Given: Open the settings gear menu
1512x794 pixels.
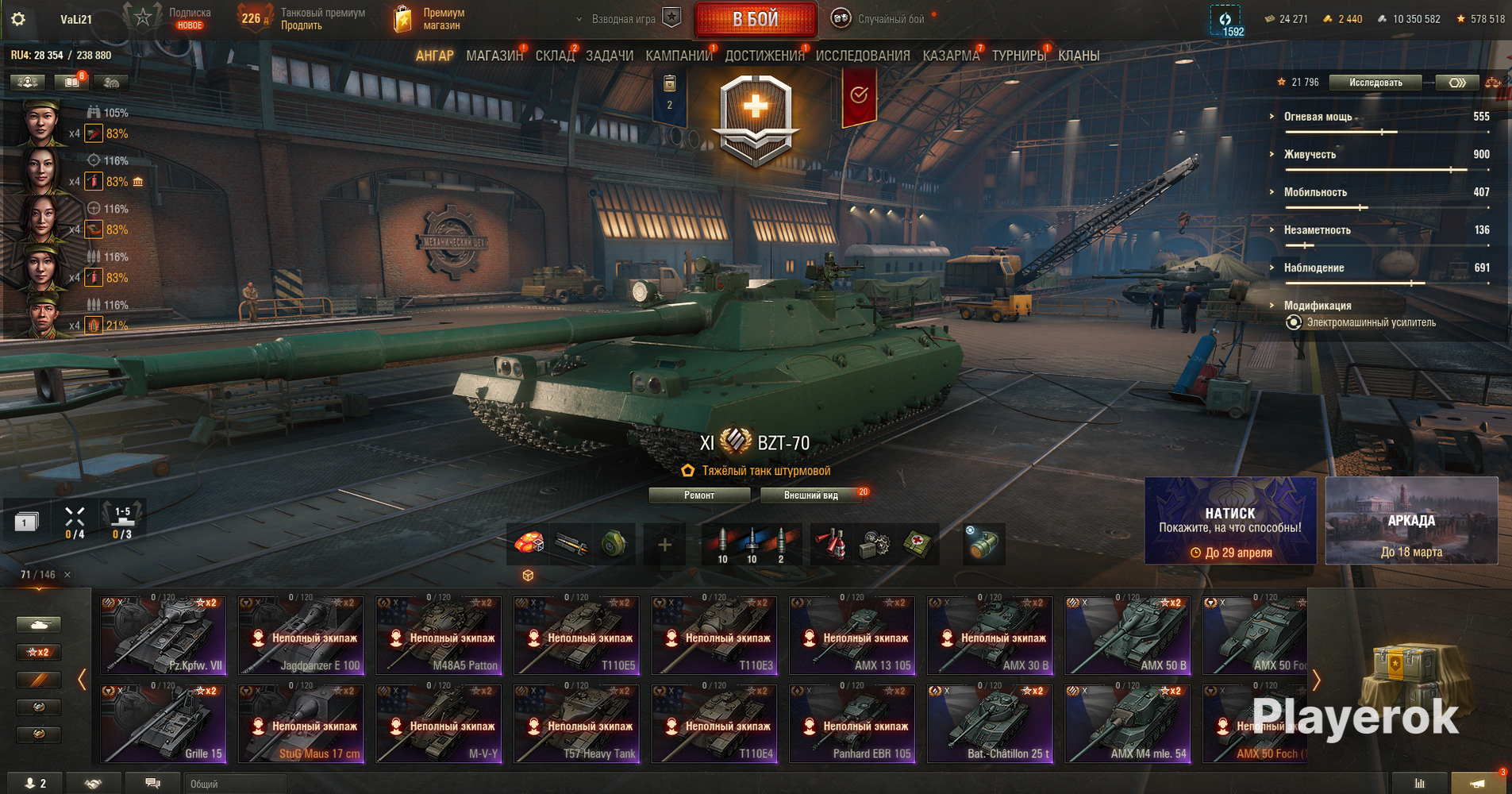Looking at the screenshot, I should click(18, 19).
